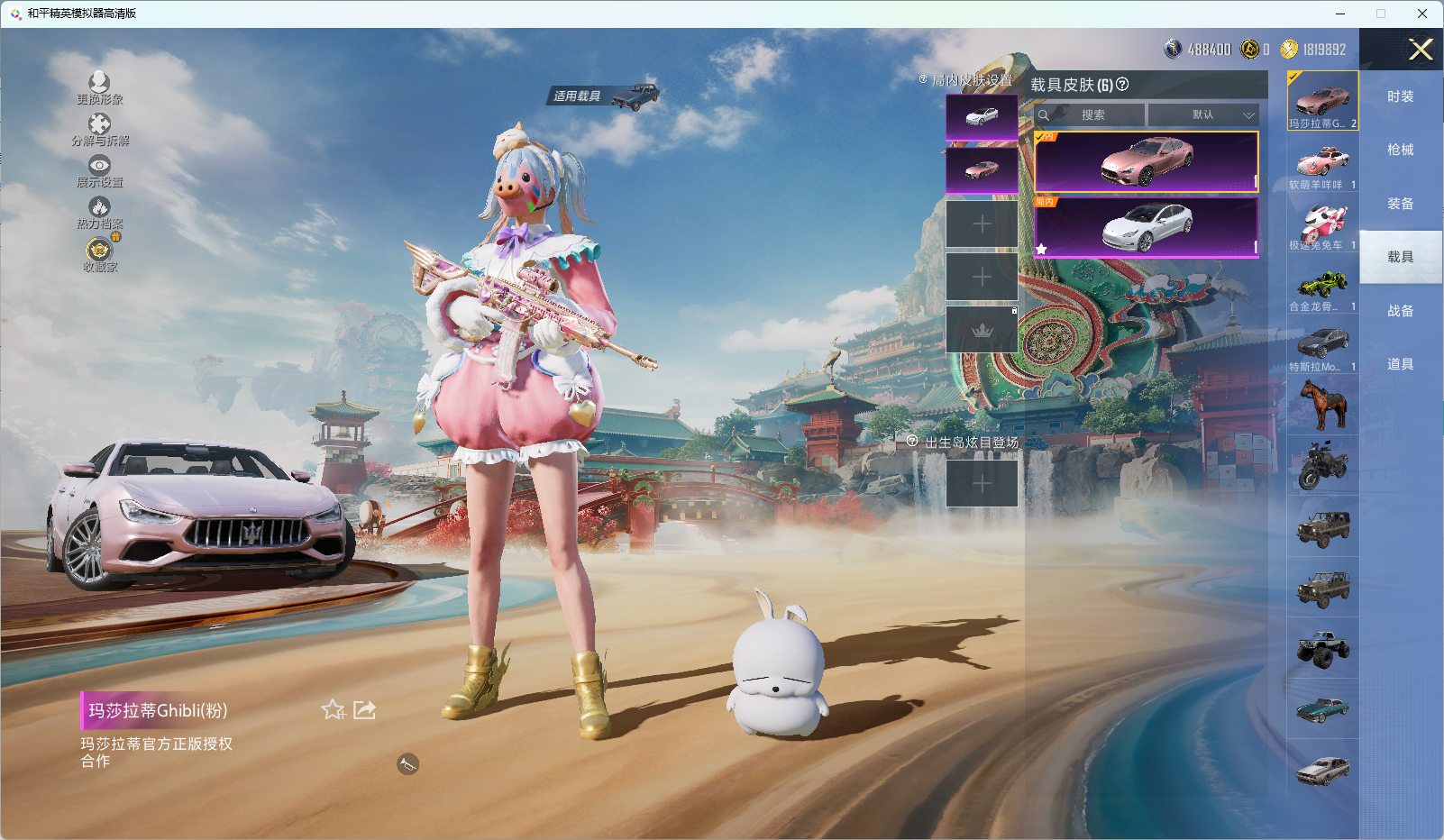Close the vehicle skin screen

click(1421, 50)
